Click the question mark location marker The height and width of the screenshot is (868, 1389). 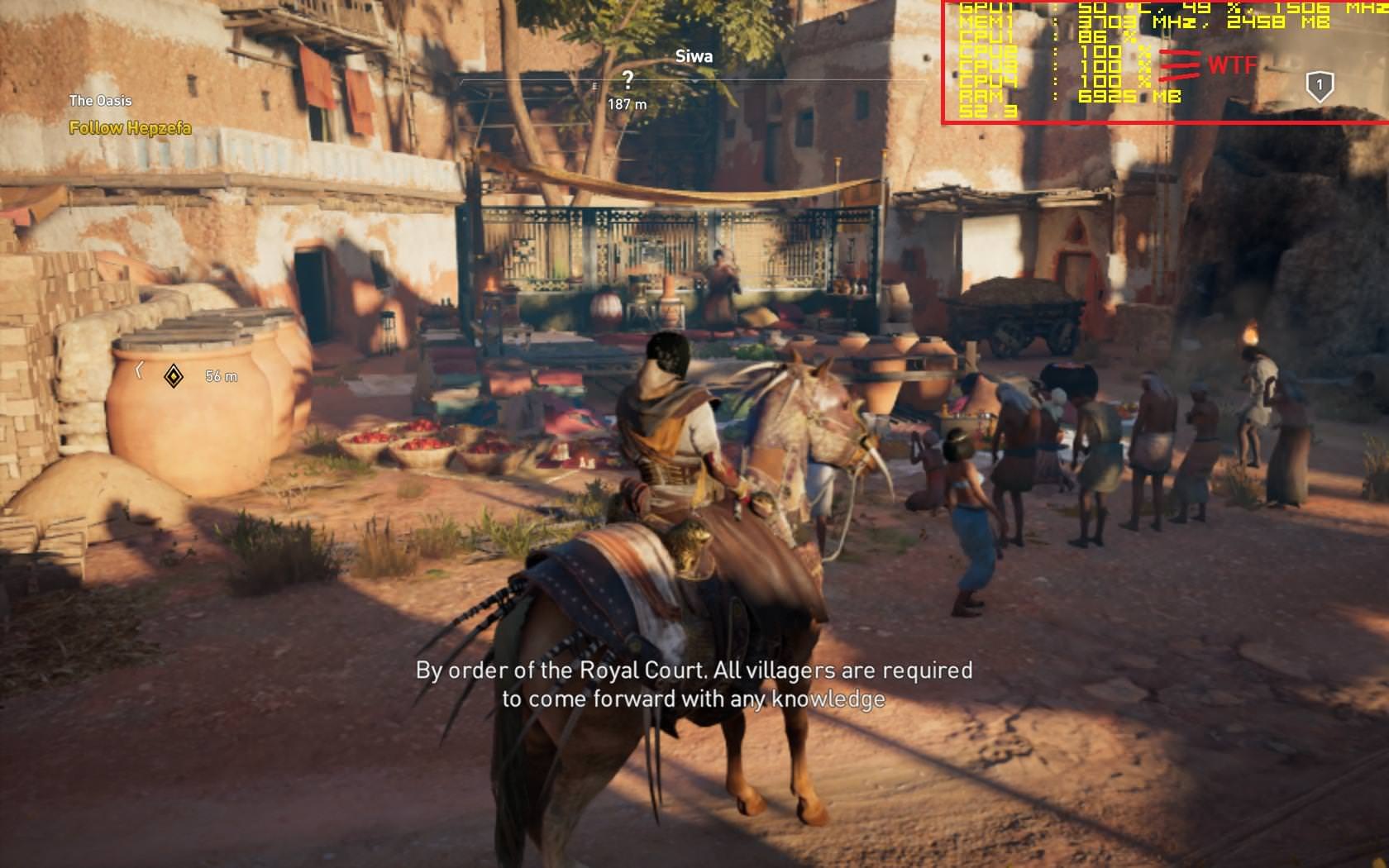click(628, 80)
